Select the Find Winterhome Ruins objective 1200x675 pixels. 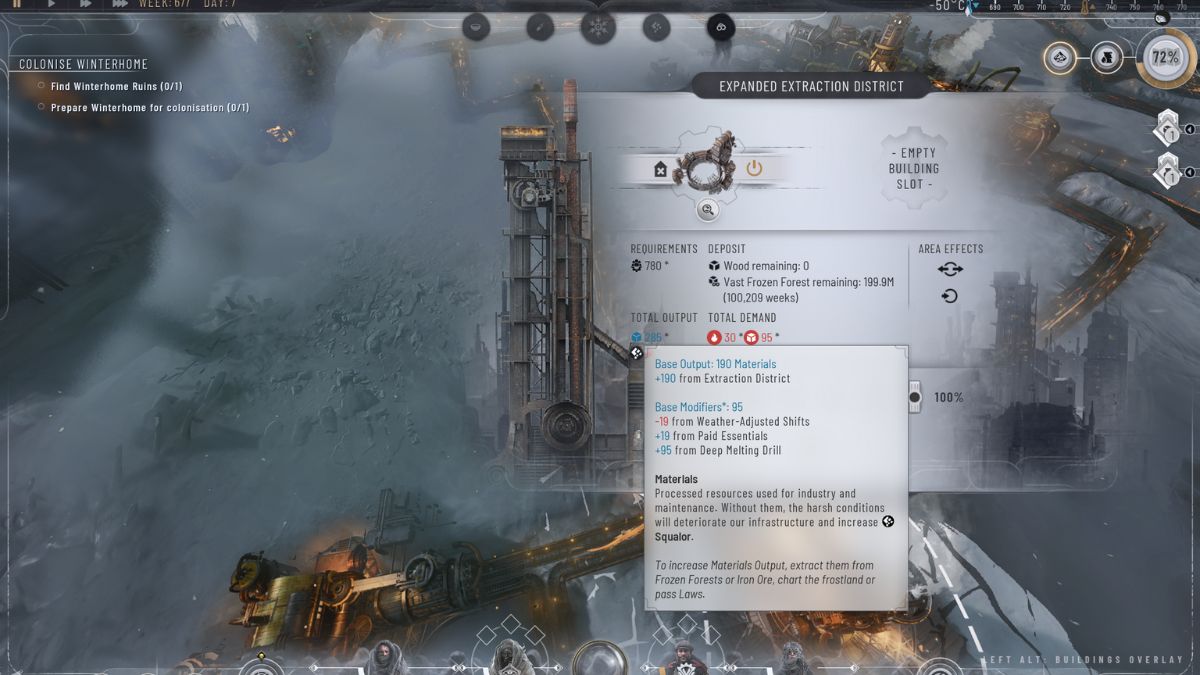116,86
